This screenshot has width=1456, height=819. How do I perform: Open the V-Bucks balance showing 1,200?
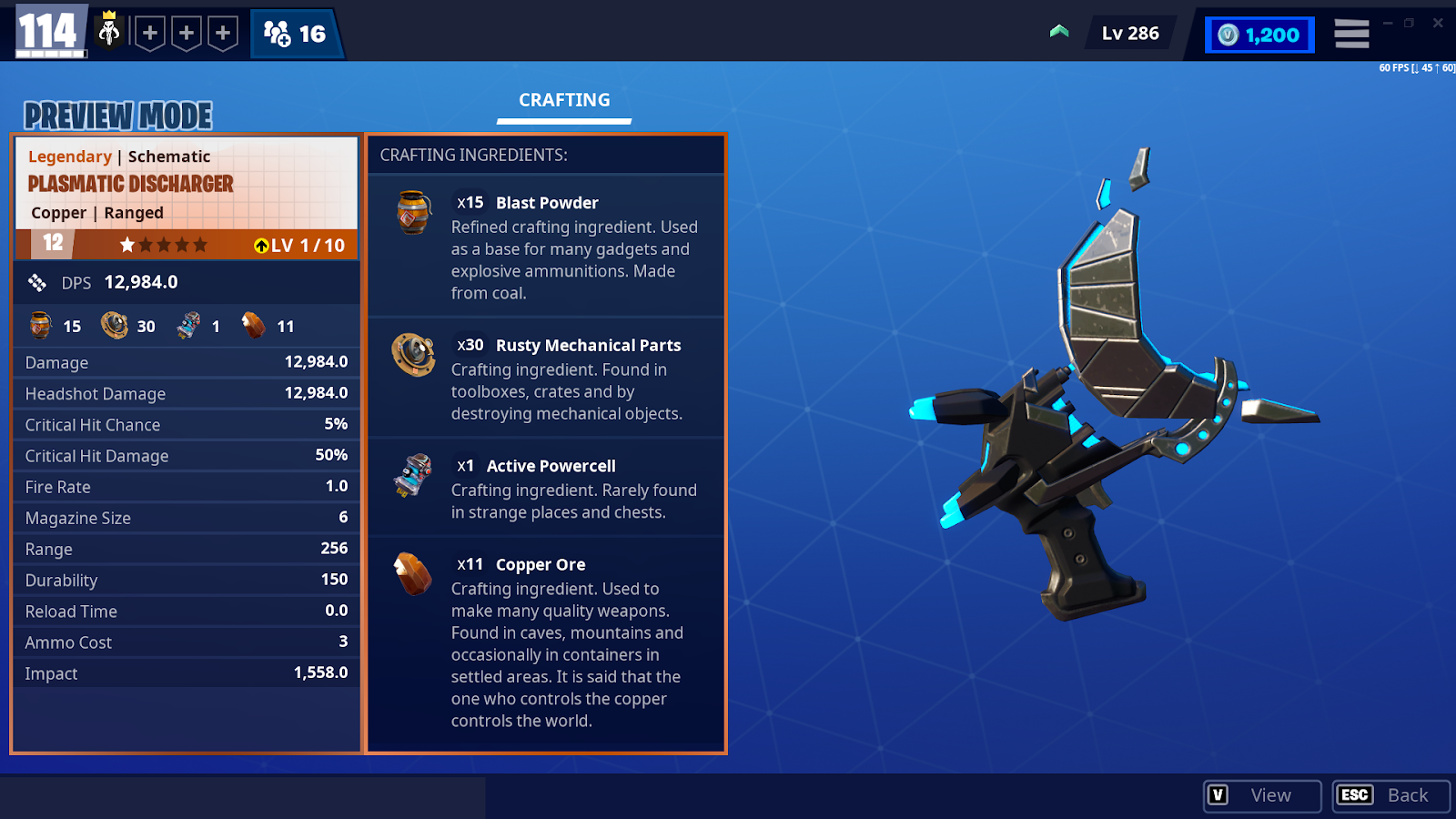tap(1259, 35)
